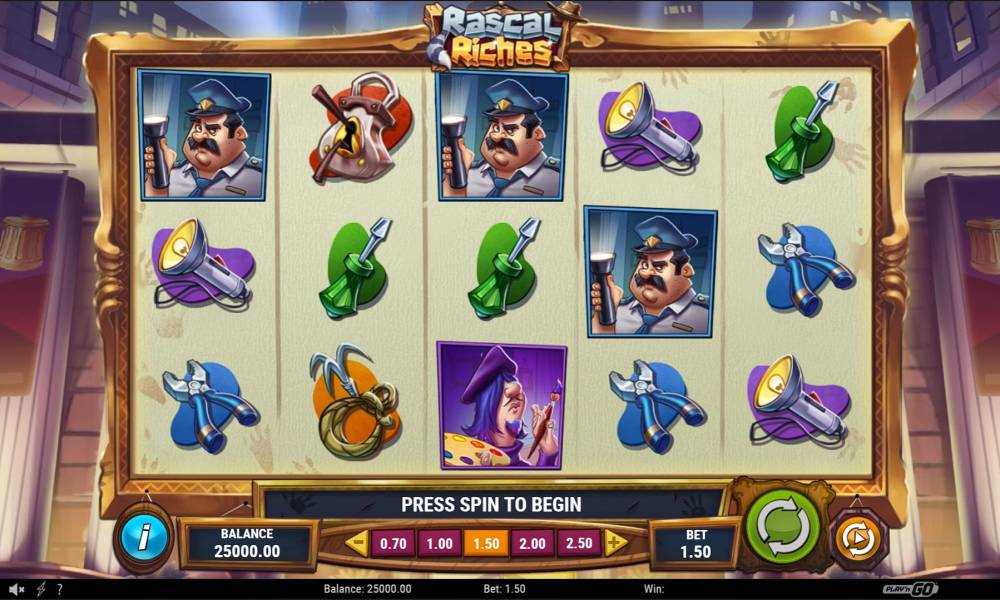This screenshot has height=600, width=1000.
Task: Open the question mark help icon
Action: (x=60, y=590)
